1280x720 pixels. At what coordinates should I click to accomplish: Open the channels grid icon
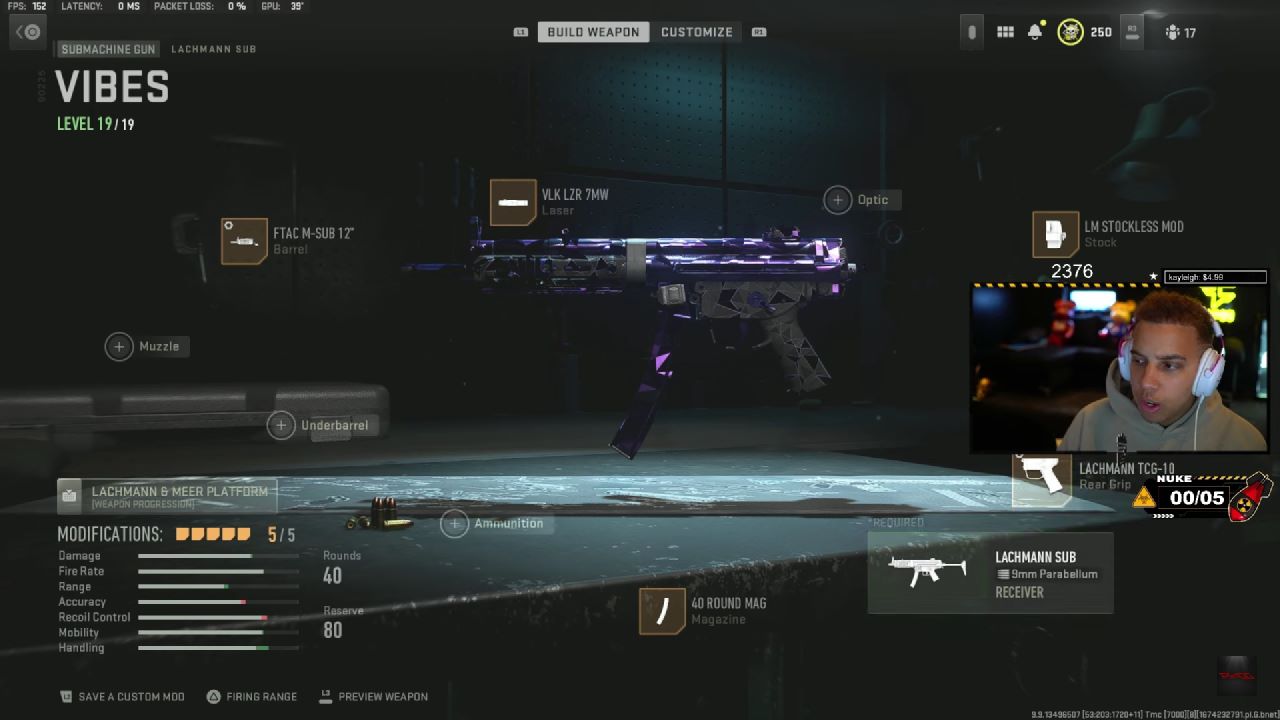[1005, 32]
